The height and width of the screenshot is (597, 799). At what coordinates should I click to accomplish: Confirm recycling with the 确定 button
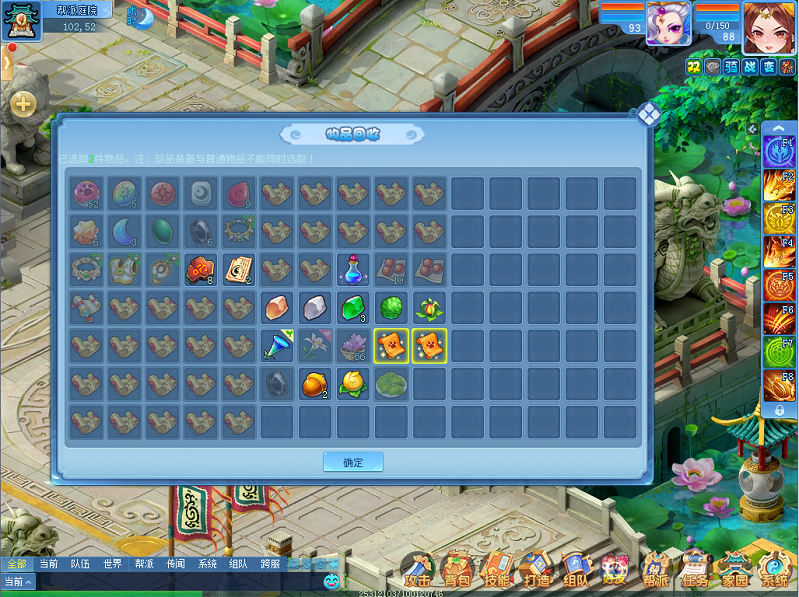pyautogui.click(x=353, y=462)
